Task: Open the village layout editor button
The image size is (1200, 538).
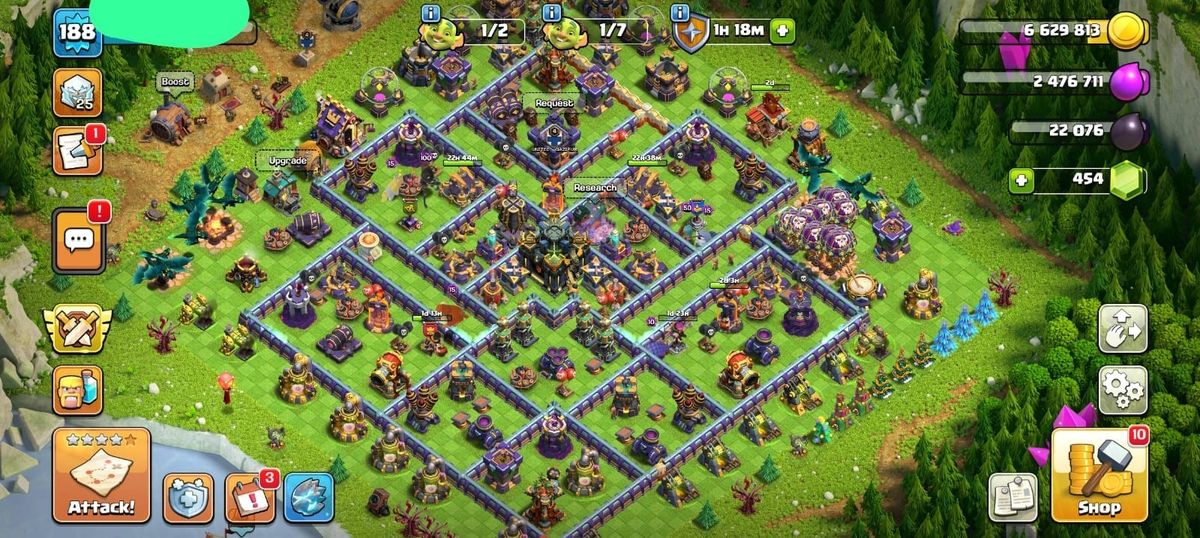Action: coord(1122,328)
